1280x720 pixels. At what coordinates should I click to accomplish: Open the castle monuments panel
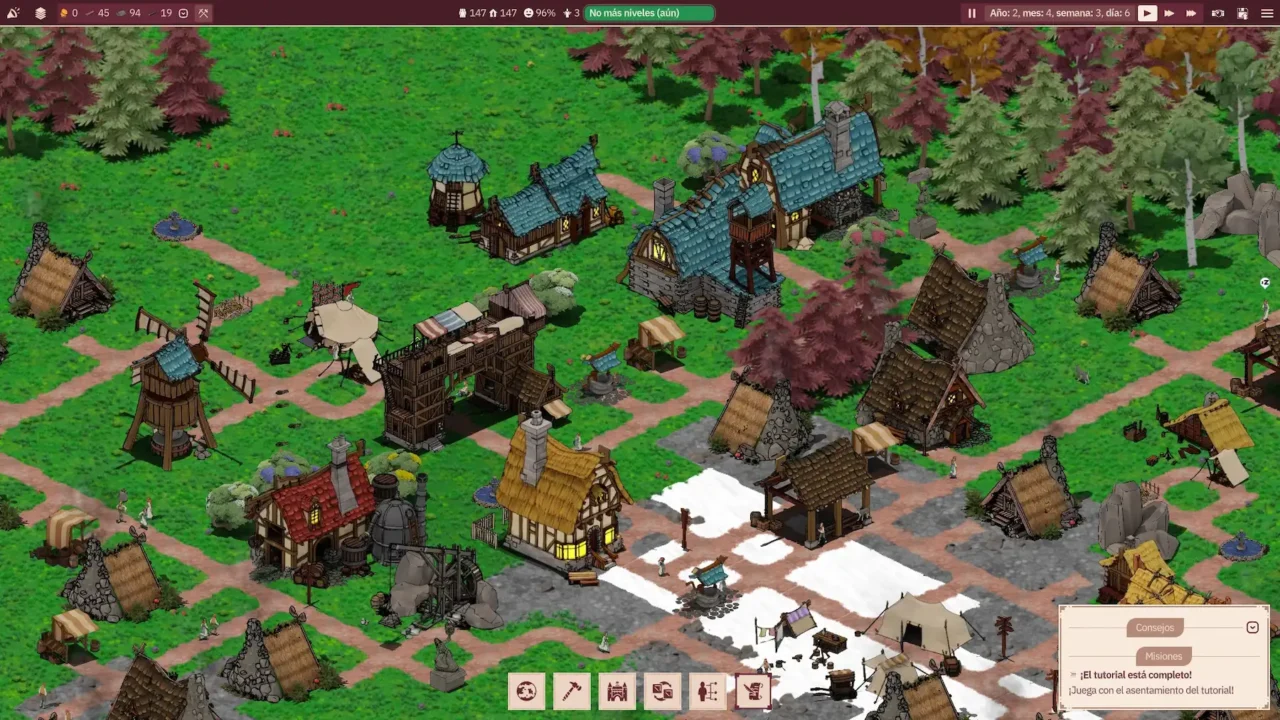(x=617, y=690)
